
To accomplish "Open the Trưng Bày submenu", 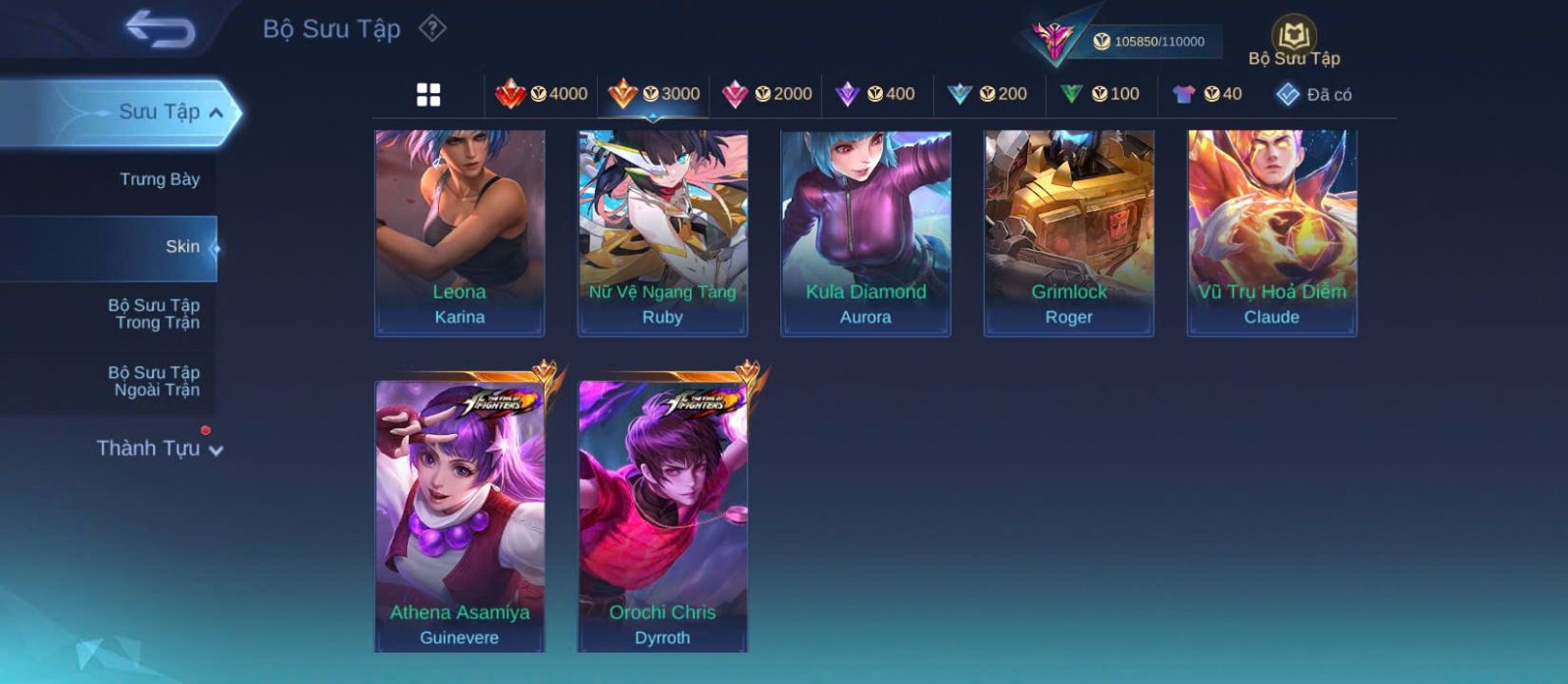I will tap(159, 179).
